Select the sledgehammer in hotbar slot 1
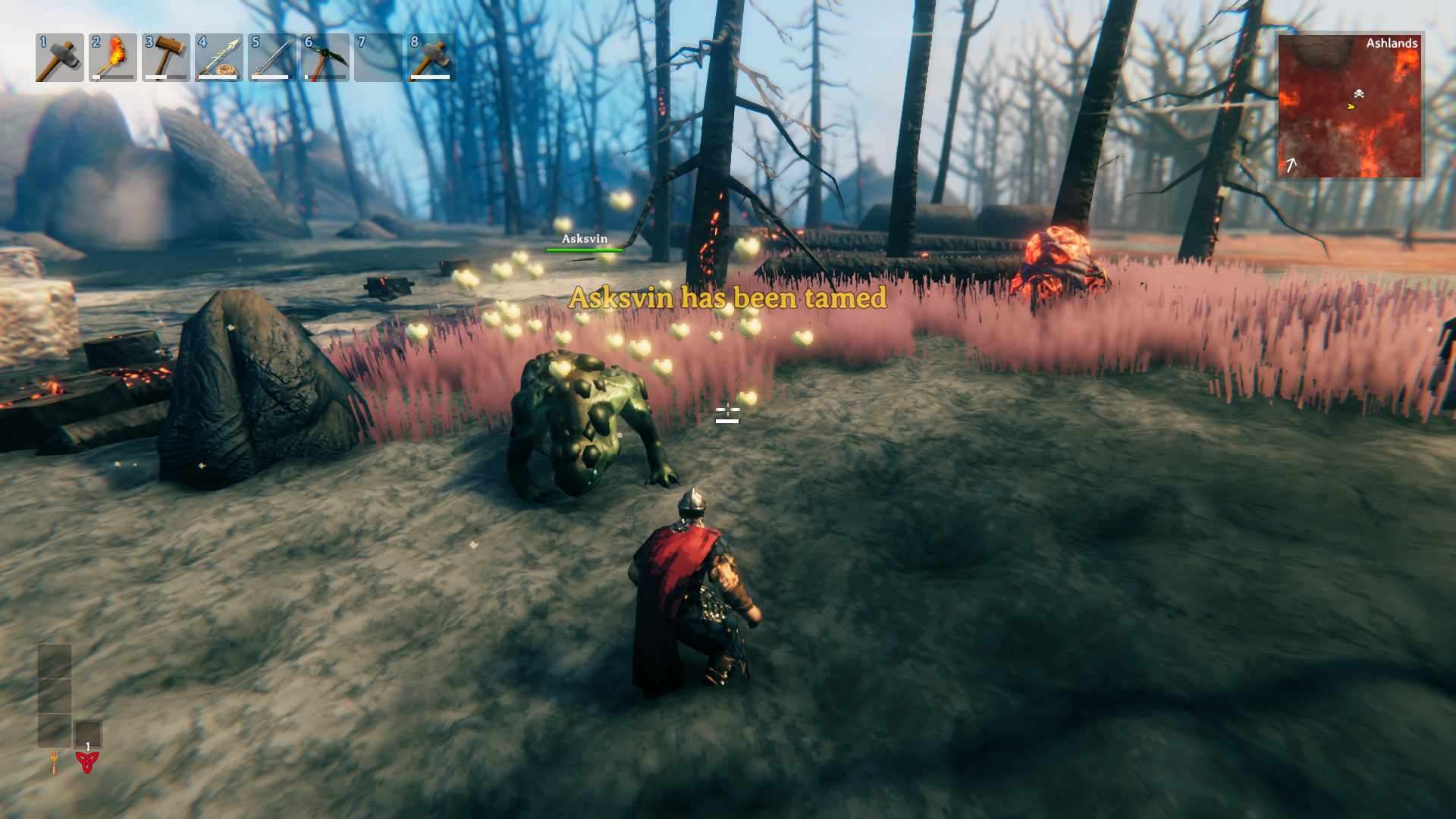 click(59, 58)
